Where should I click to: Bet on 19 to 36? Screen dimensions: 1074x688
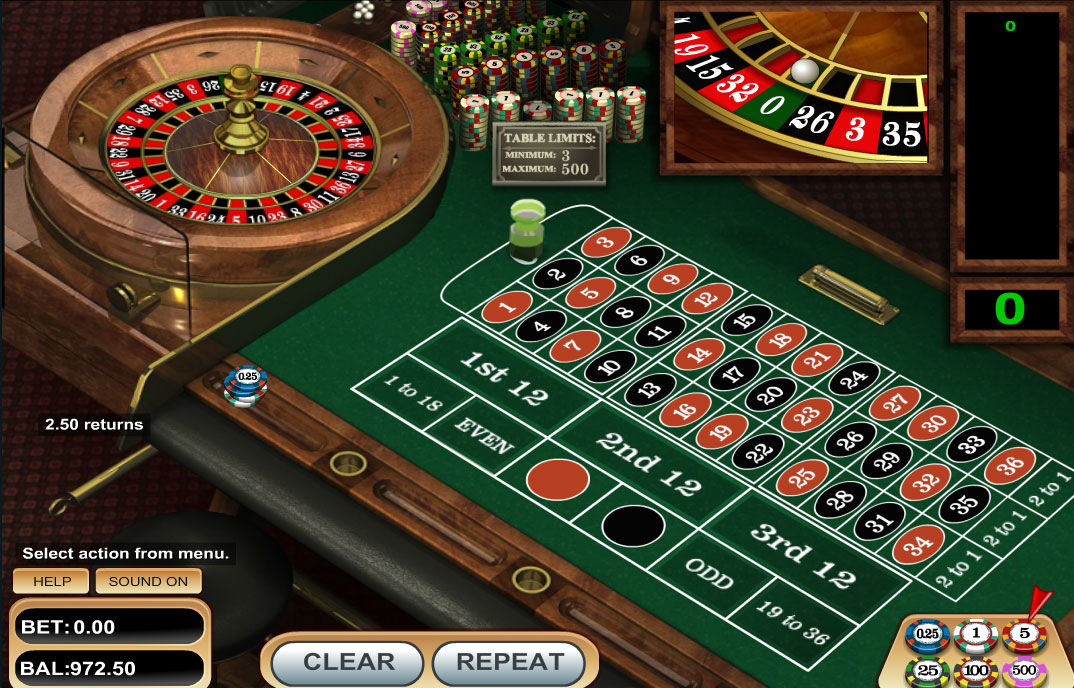793,621
